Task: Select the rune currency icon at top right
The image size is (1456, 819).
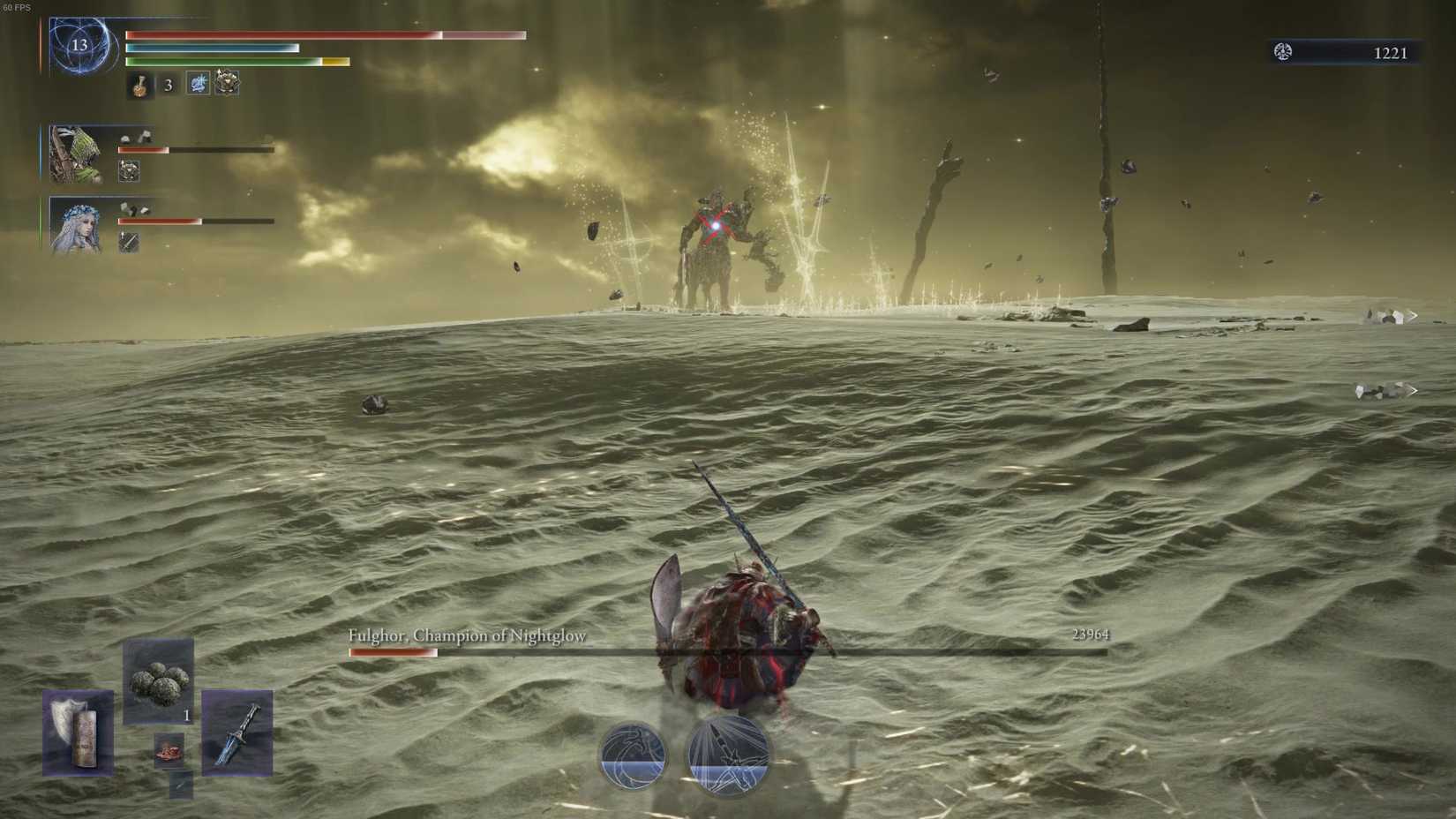Action: tap(1284, 51)
